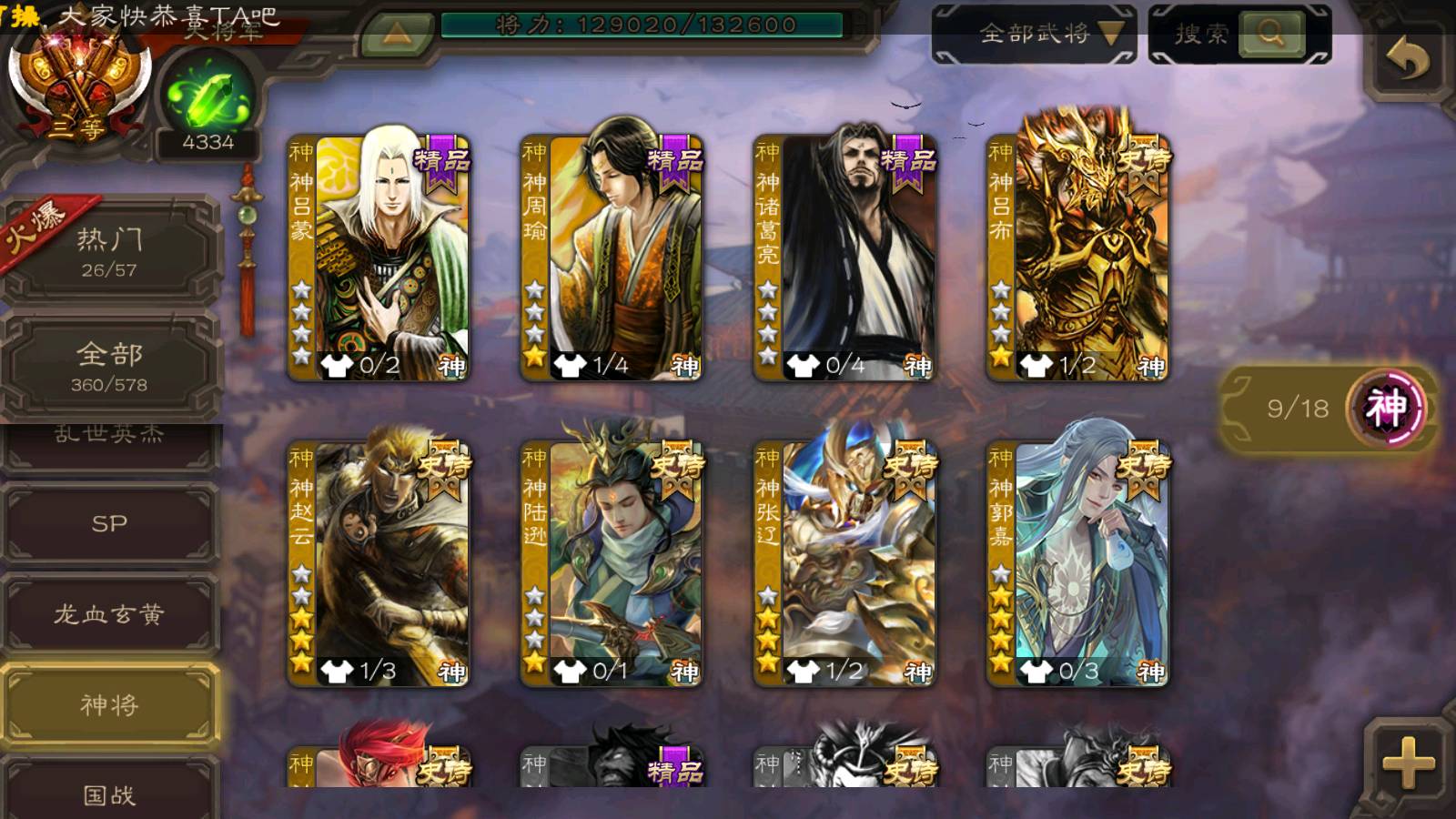
Task: Expand the up-arrow button beside 将力
Action: click(x=396, y=35)
